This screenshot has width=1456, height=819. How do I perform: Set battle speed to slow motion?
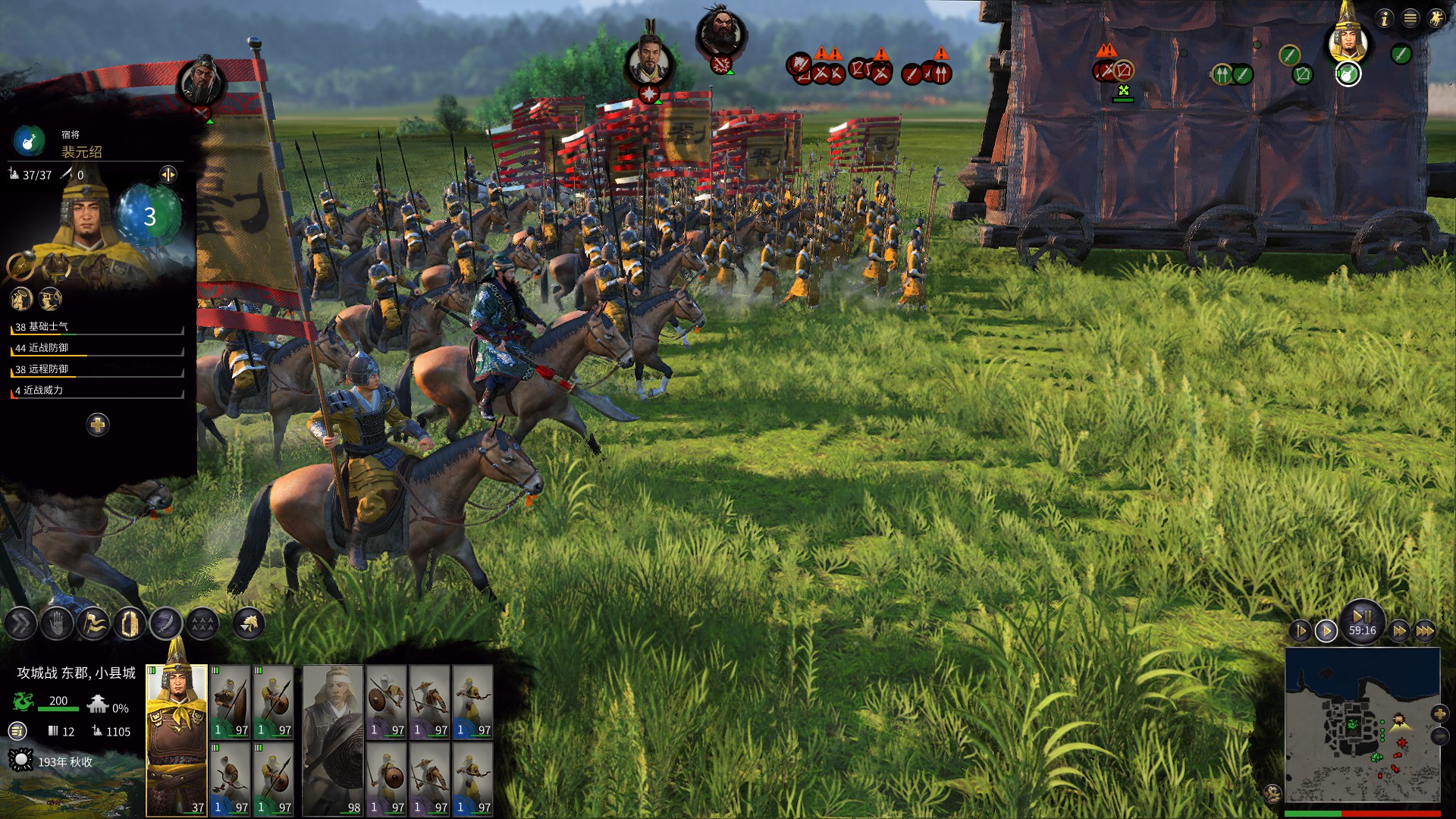[x=1301, y=630]
